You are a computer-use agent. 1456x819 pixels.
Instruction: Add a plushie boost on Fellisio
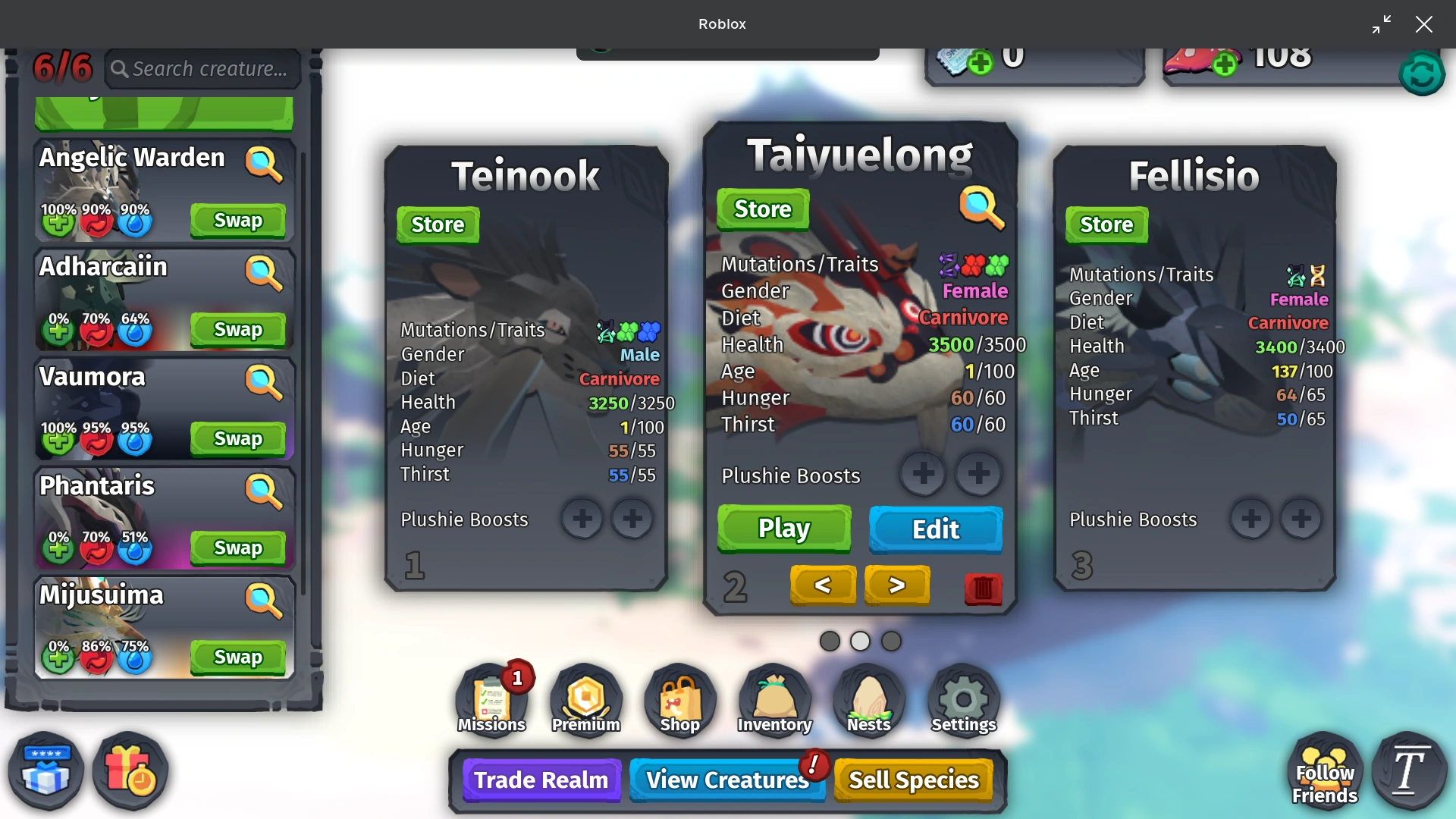1251,518
